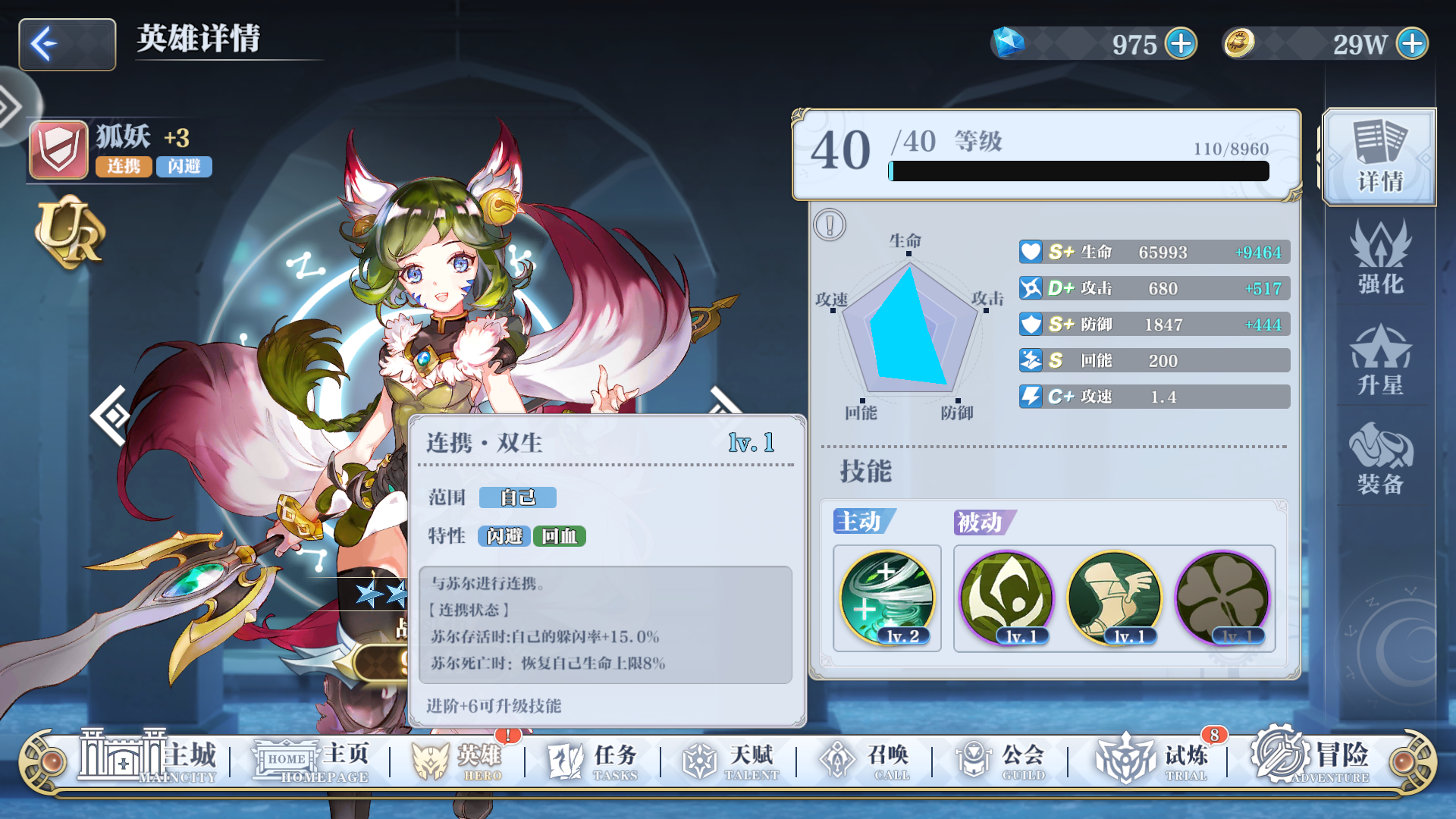Click the plus button next to 975 gems
This screenshot has width=1456, height=819.
click(1181, 44)
